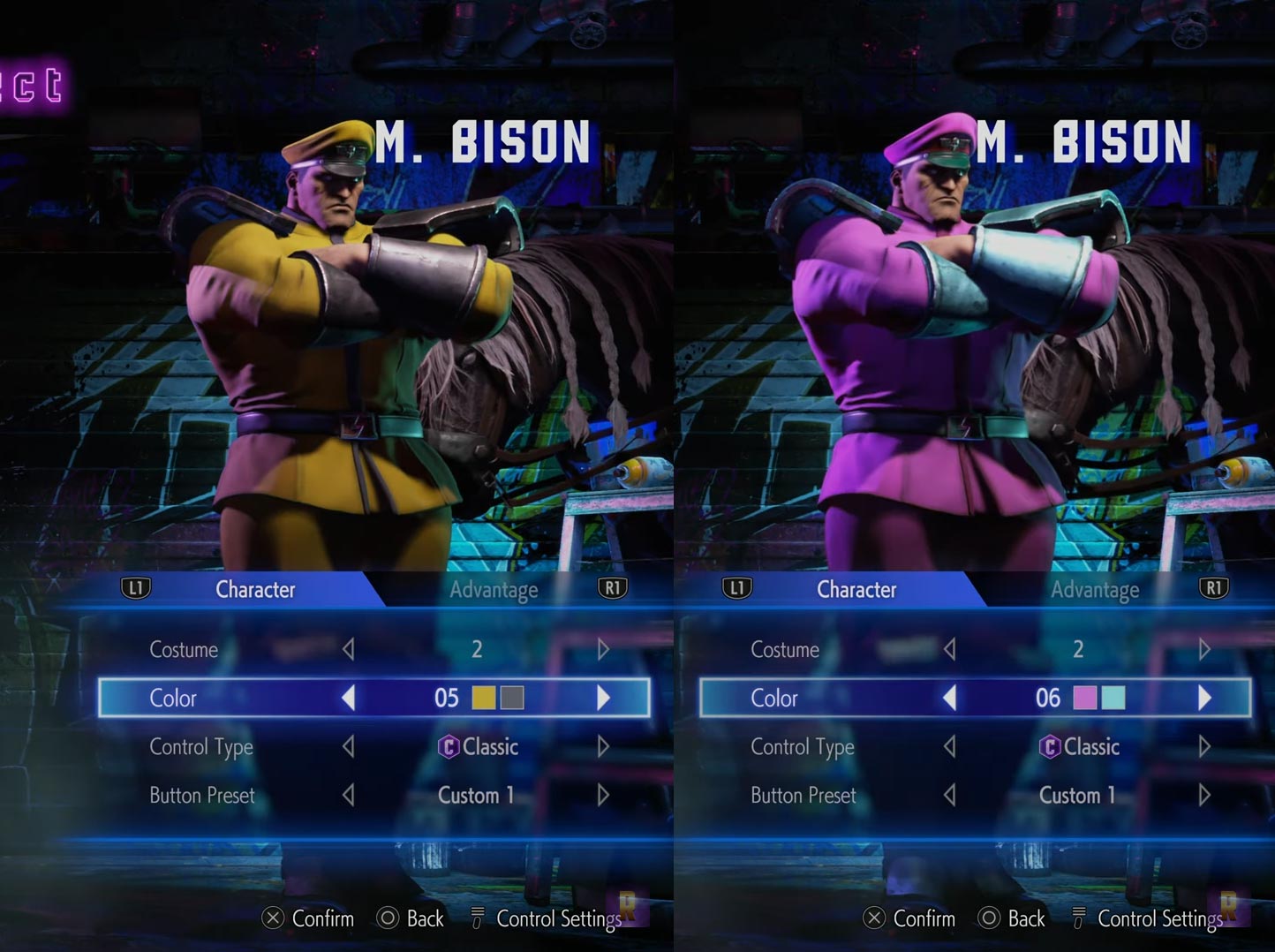
Task: Click the left arrow on Color 06 row
Action: pyautogui.click(x=949, y=698)
